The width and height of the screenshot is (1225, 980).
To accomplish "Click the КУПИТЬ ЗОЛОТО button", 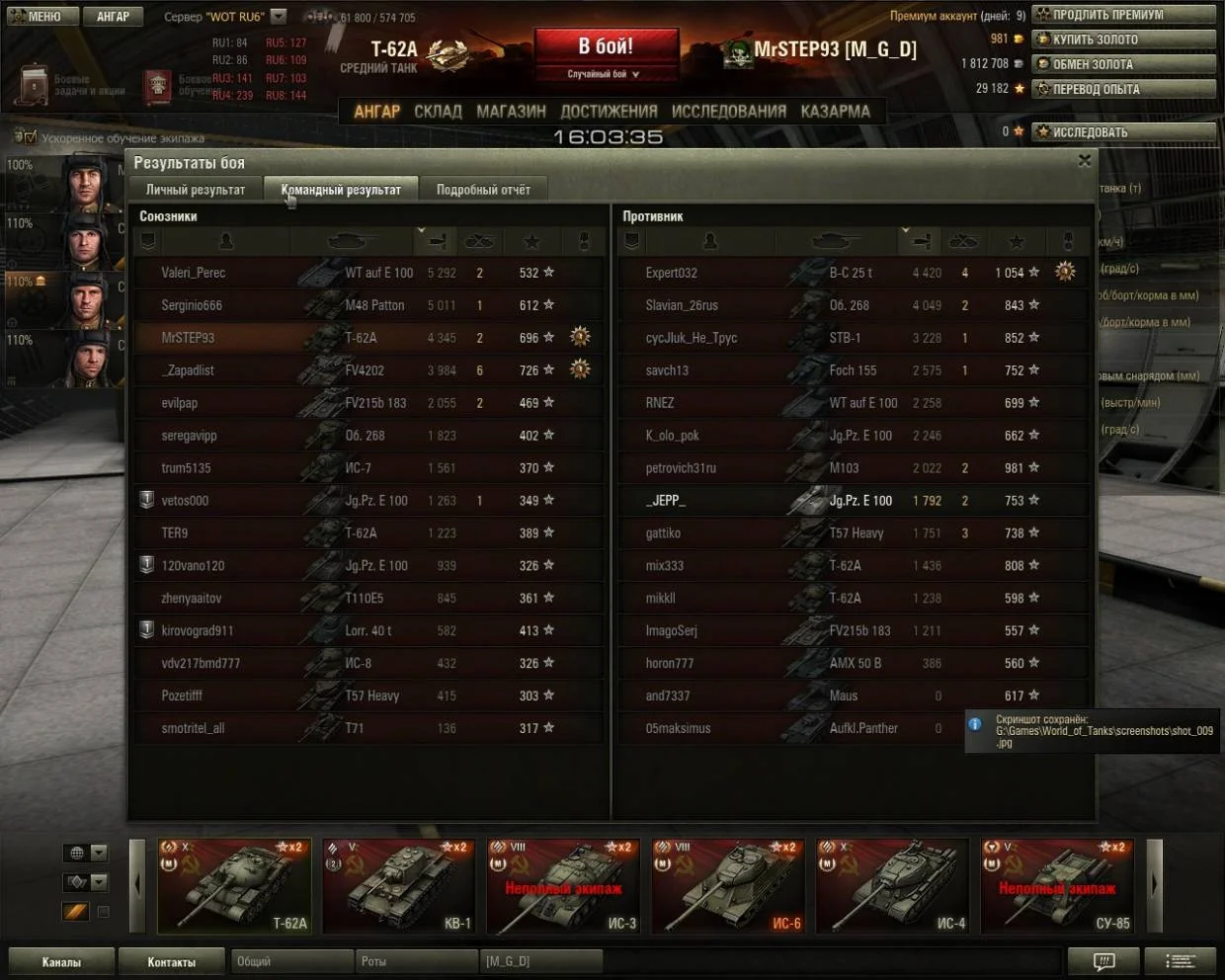I will [x=1123, y=40].
